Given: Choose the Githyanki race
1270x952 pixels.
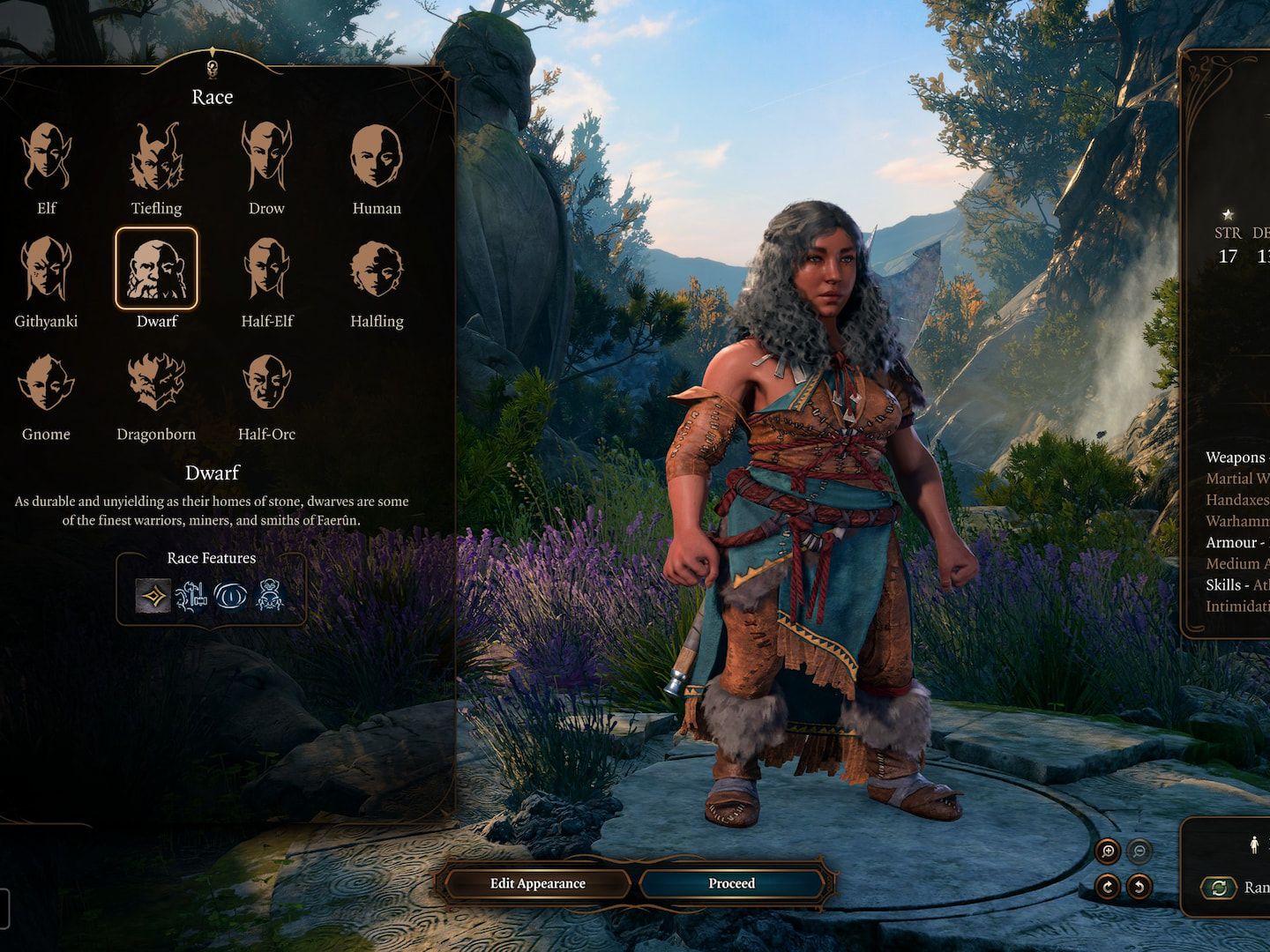Looking at the screenshot, I should [46, 269].
